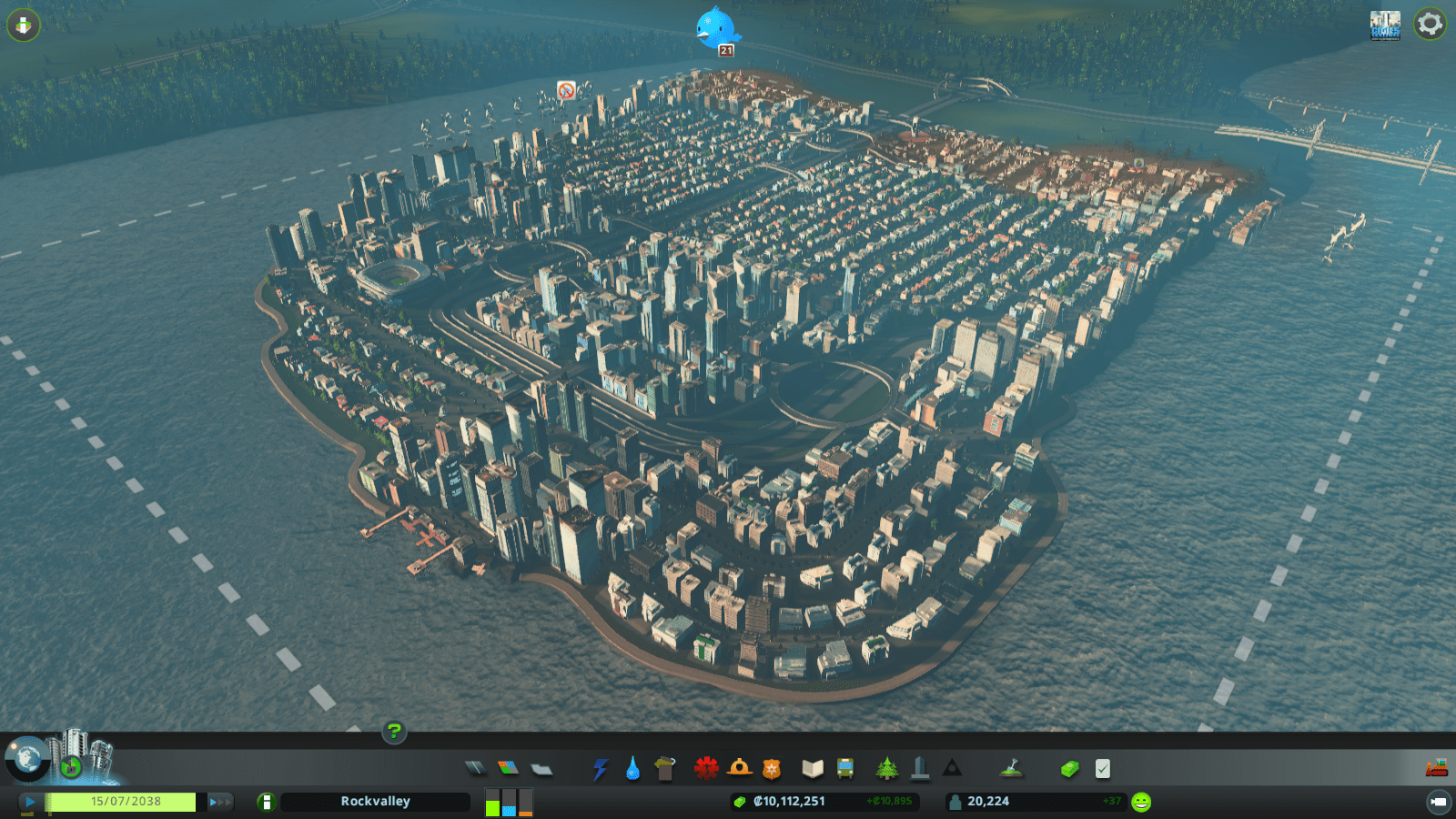Open the Roads construction menu
Screen dimensions: 1456x819
click(x=474, y=769)
